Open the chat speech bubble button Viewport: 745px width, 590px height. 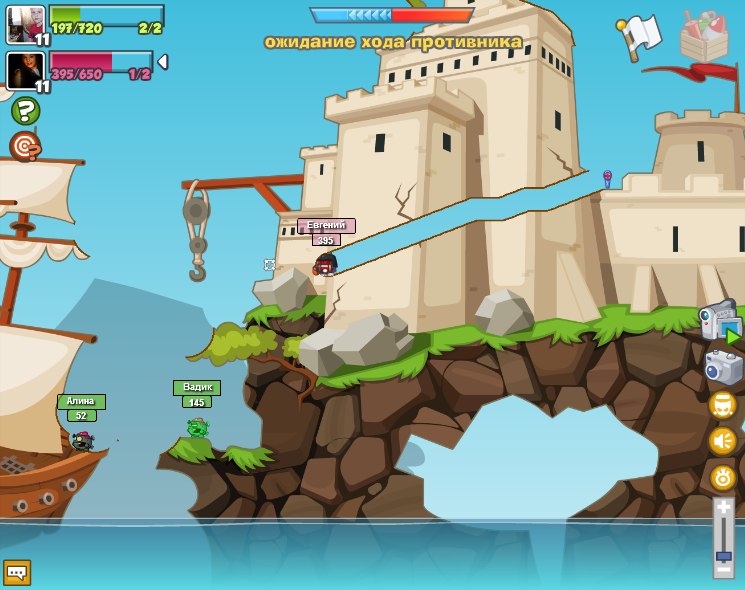pyautogui.click(x=17, y=572)
